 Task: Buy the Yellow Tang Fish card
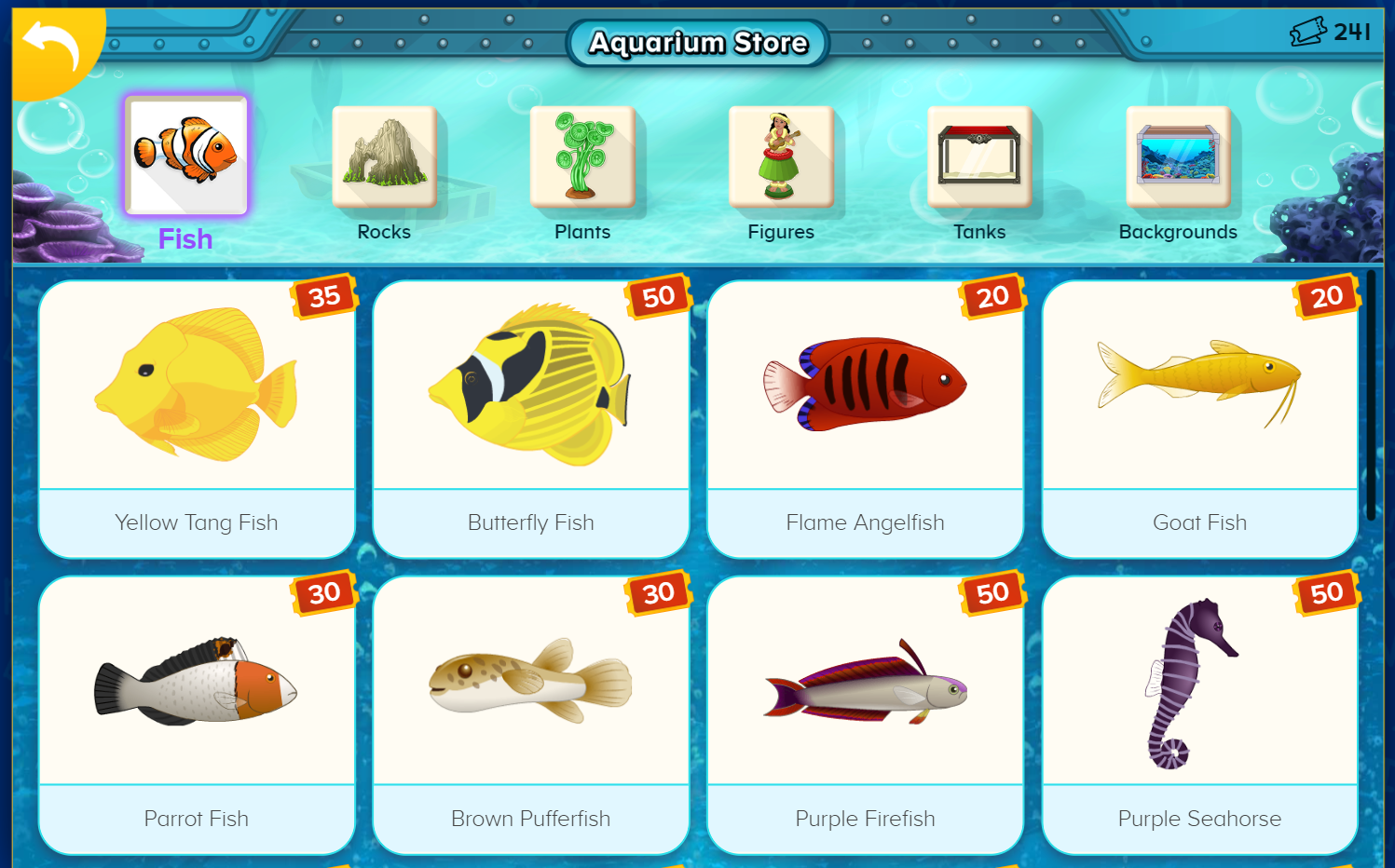197,419
